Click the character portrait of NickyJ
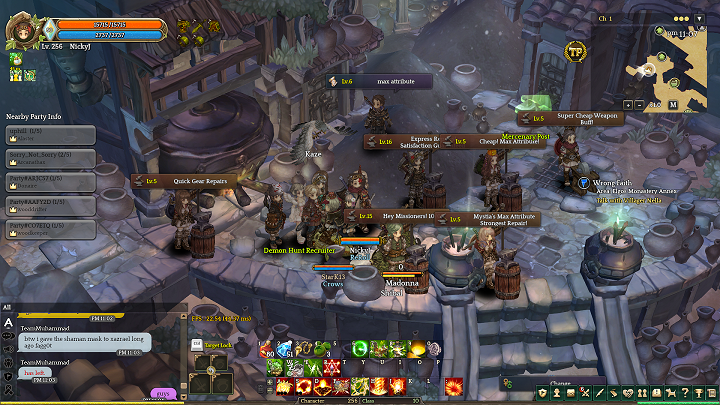 click(x=20, y=29)
